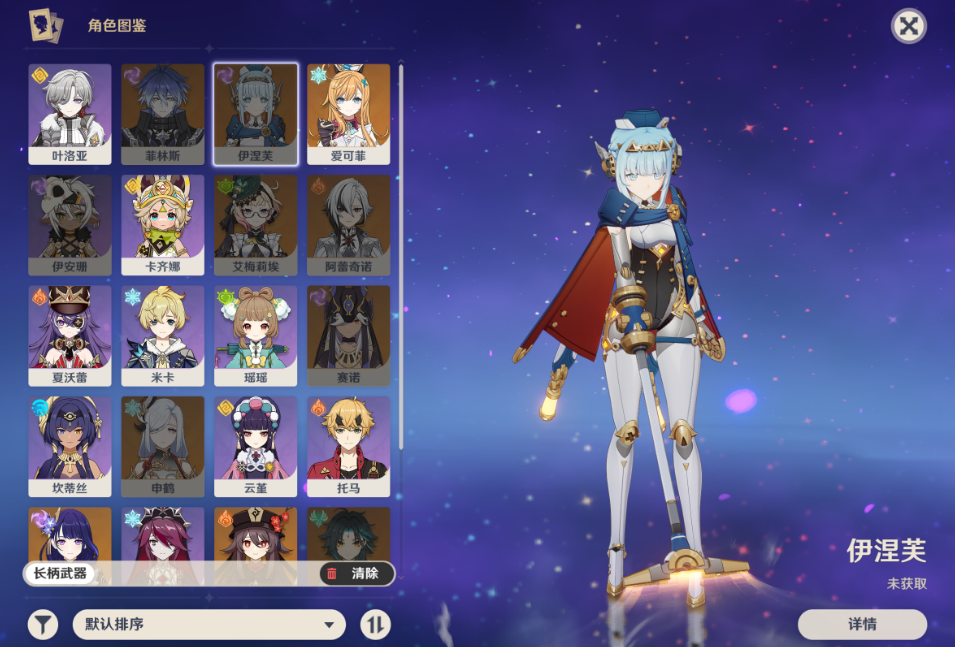Open 详情 details for 伊涅芙
This screenshot has width=955, height=647.
pyautogui.click(x=862, y=624)
